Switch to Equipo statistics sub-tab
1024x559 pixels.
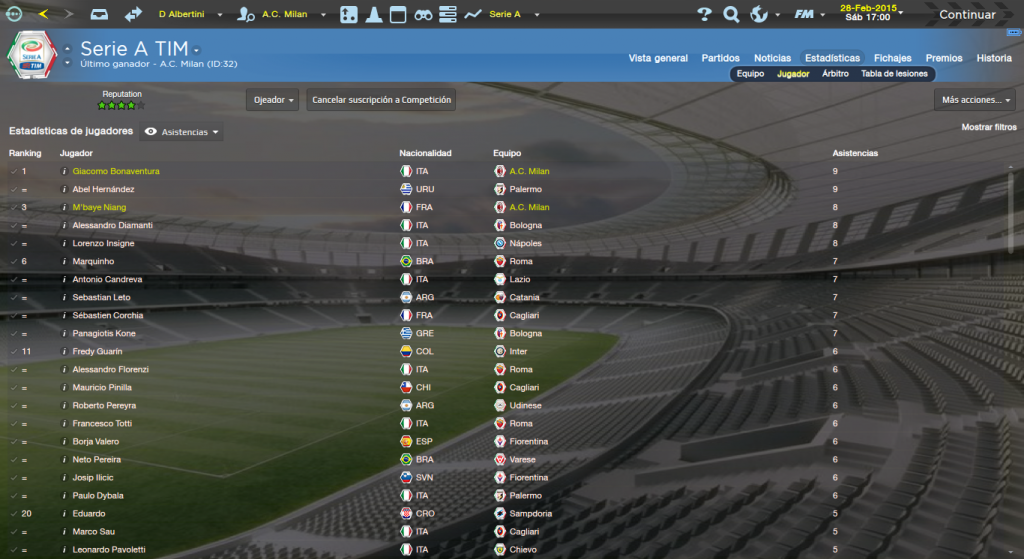pos(750,74)
